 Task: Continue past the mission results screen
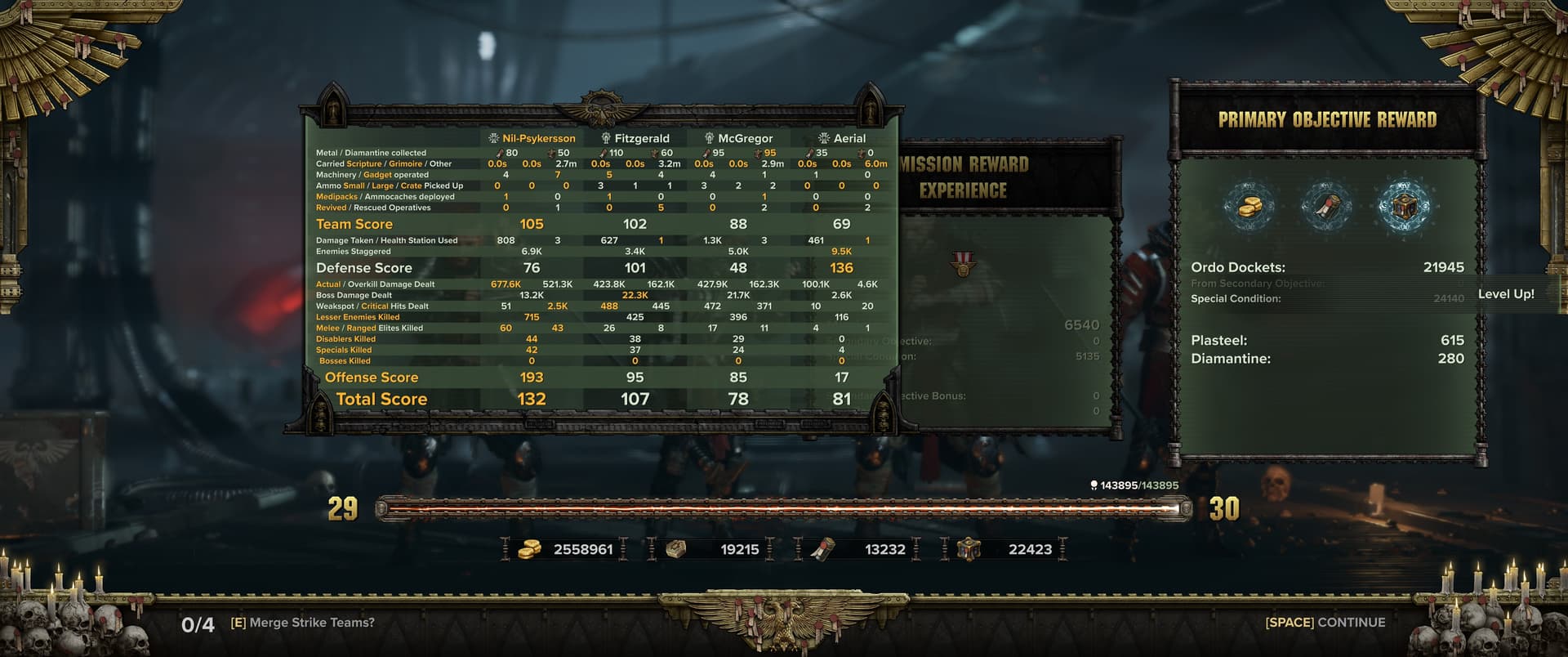tap(1325, 623)
